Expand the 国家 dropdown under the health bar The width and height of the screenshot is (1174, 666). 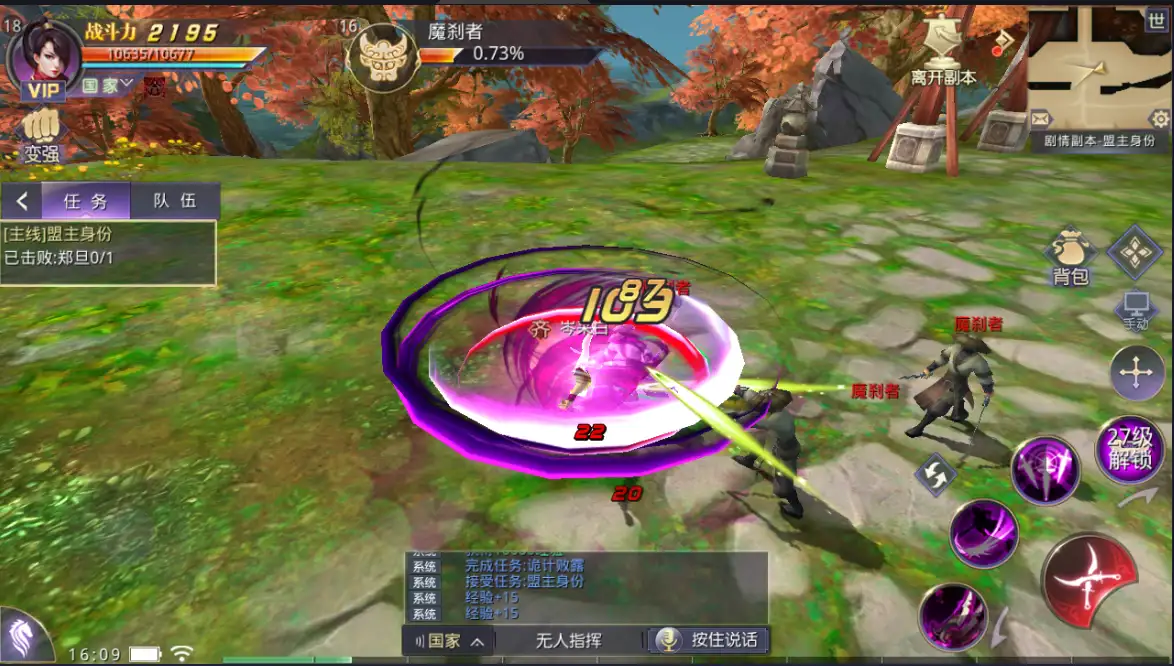[x=108, y=86]
